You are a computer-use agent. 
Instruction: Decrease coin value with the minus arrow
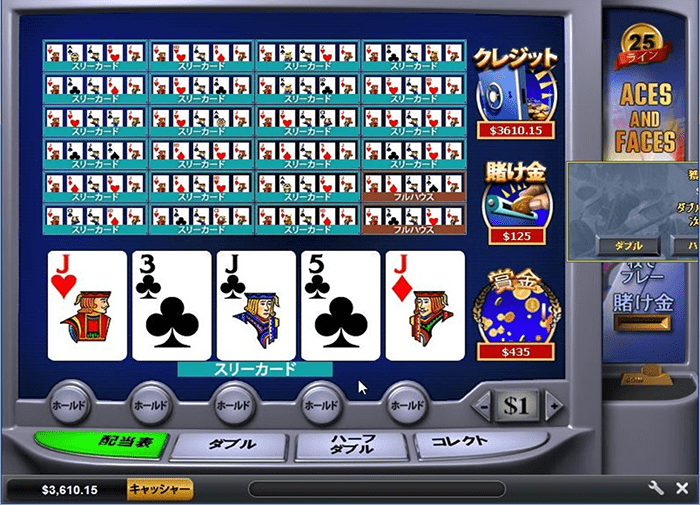(x=484, y=406)
